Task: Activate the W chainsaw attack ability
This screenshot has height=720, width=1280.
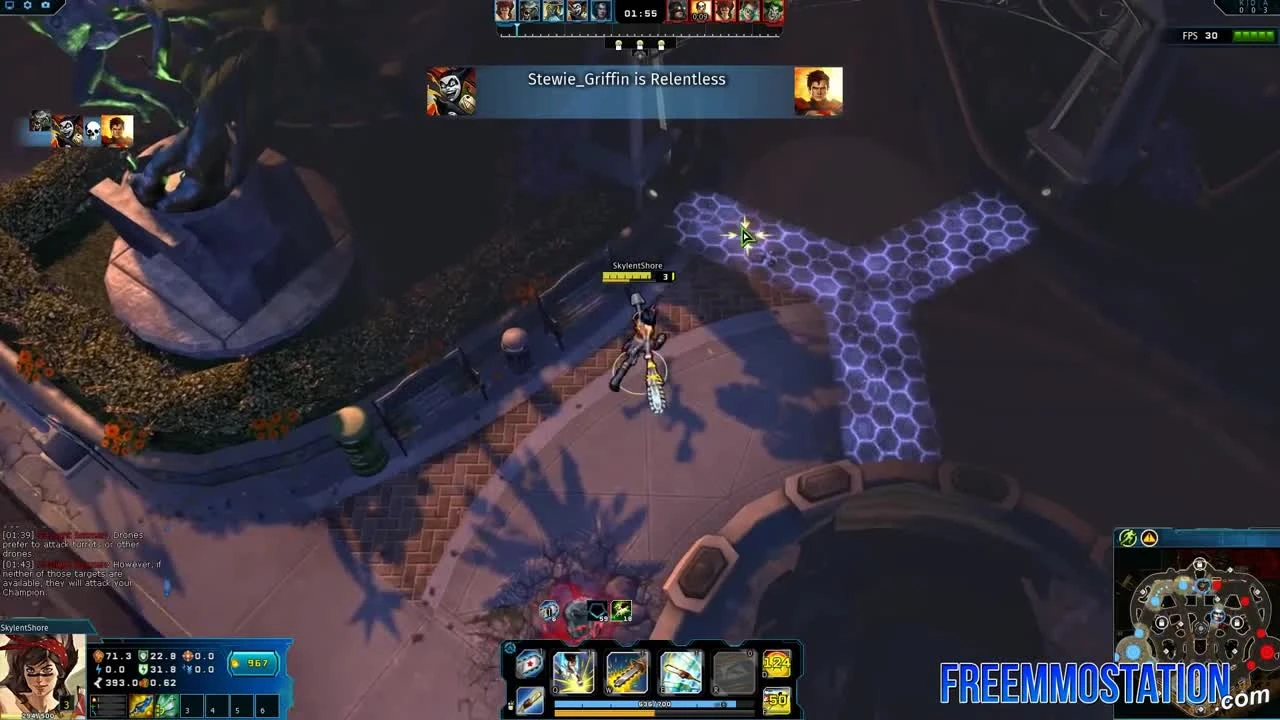Action: (628, 670)
